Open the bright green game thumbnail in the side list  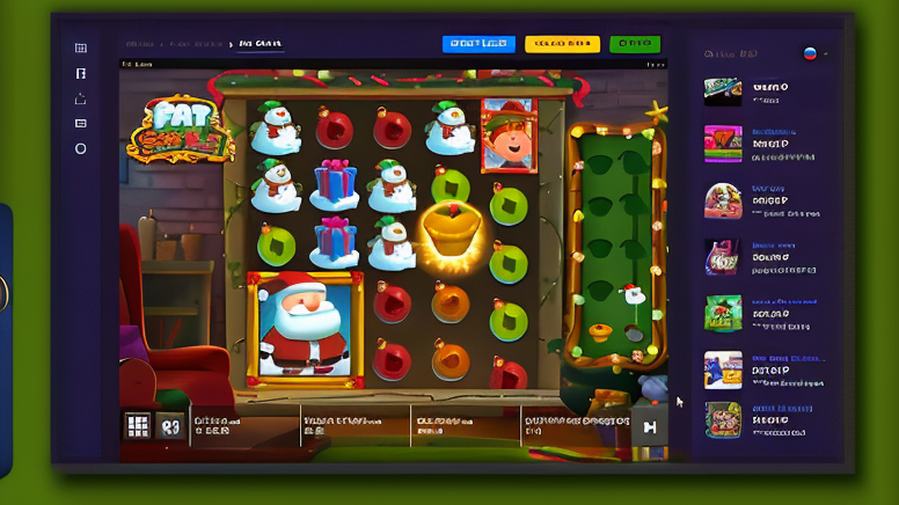pyautogui.click(x=723, y=313)
